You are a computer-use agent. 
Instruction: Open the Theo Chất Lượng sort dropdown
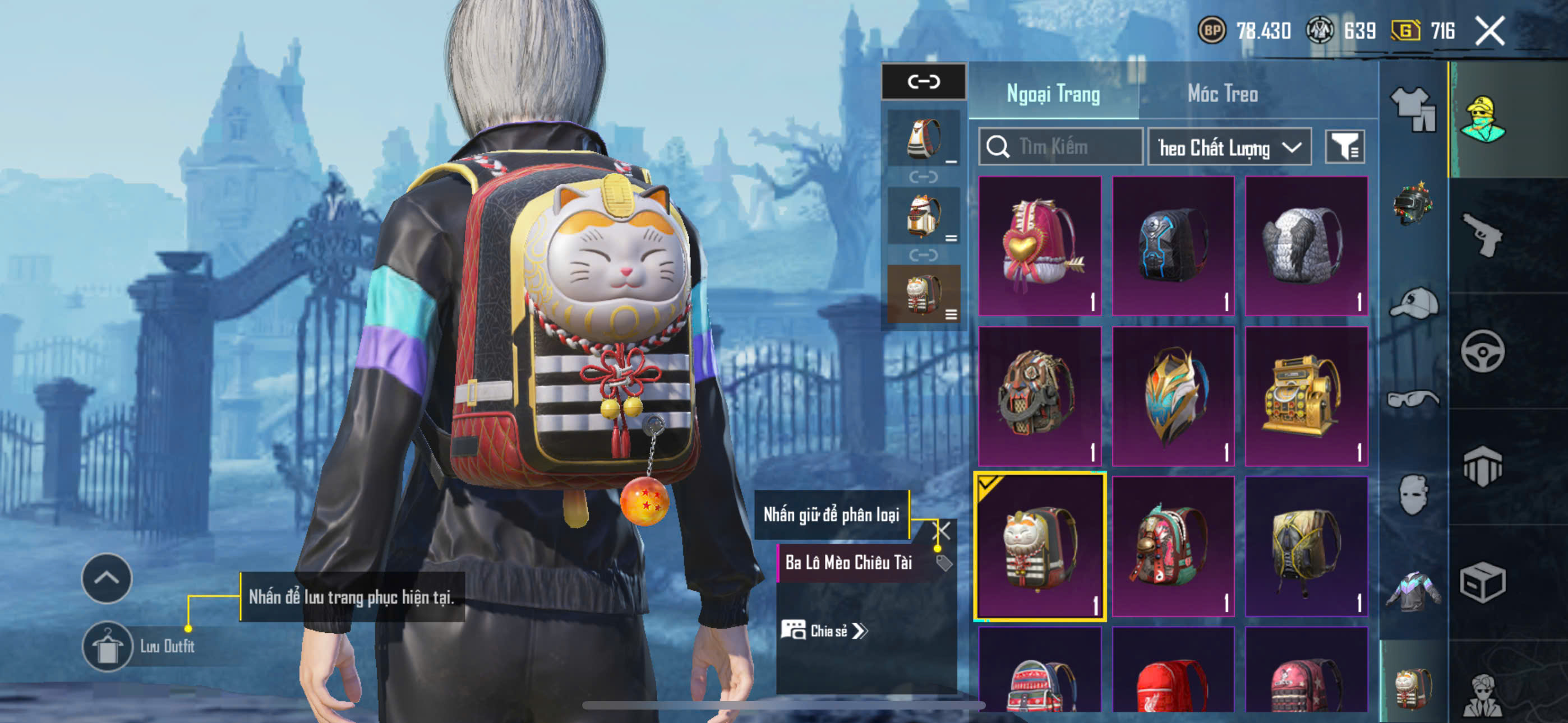pos(1229,147)
